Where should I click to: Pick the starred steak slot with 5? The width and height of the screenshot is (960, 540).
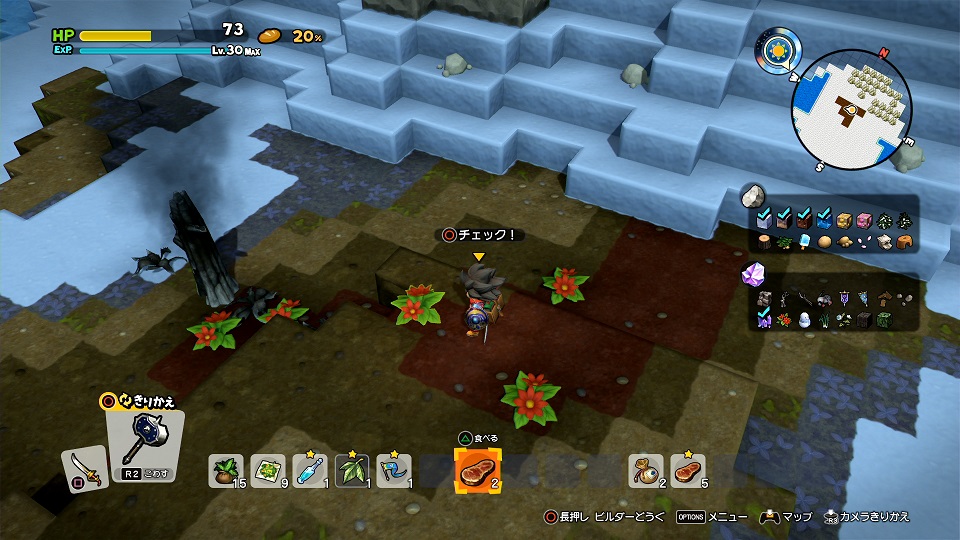[x=688, y=469]
